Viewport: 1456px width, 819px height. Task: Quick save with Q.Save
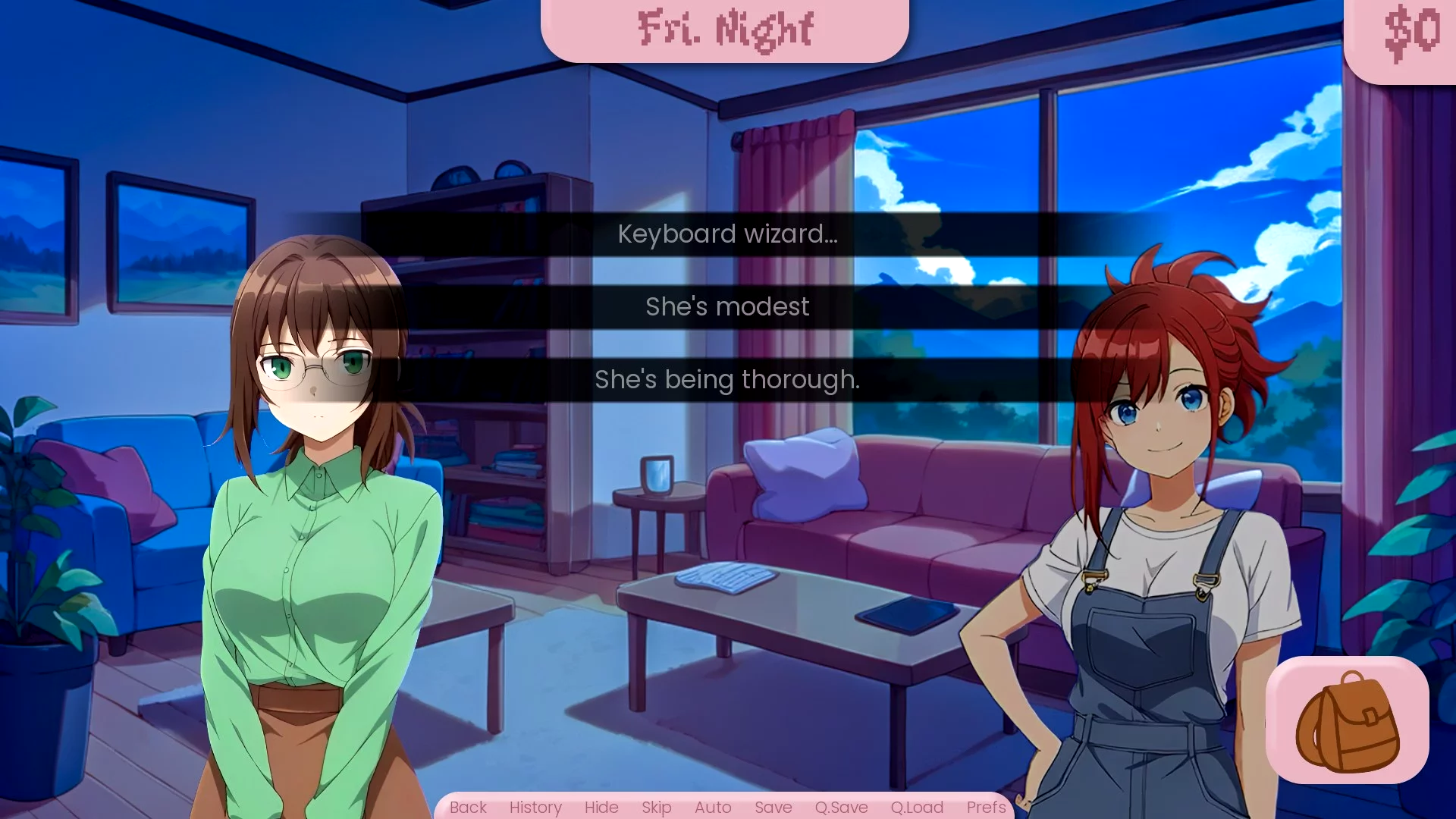coord(841,808)
